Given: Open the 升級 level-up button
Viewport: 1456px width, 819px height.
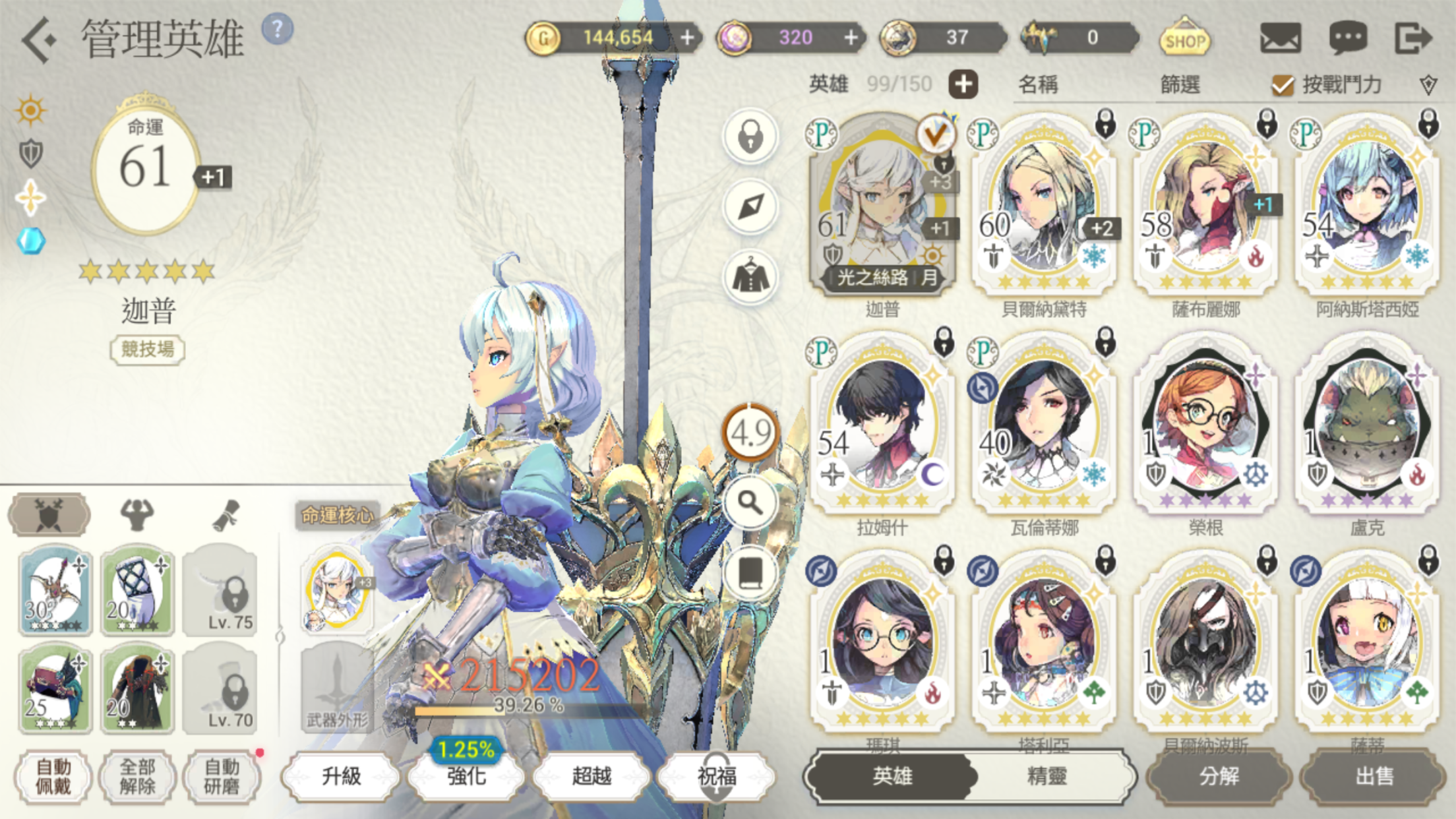Looking at the screenshot, I should click(341, 776).
